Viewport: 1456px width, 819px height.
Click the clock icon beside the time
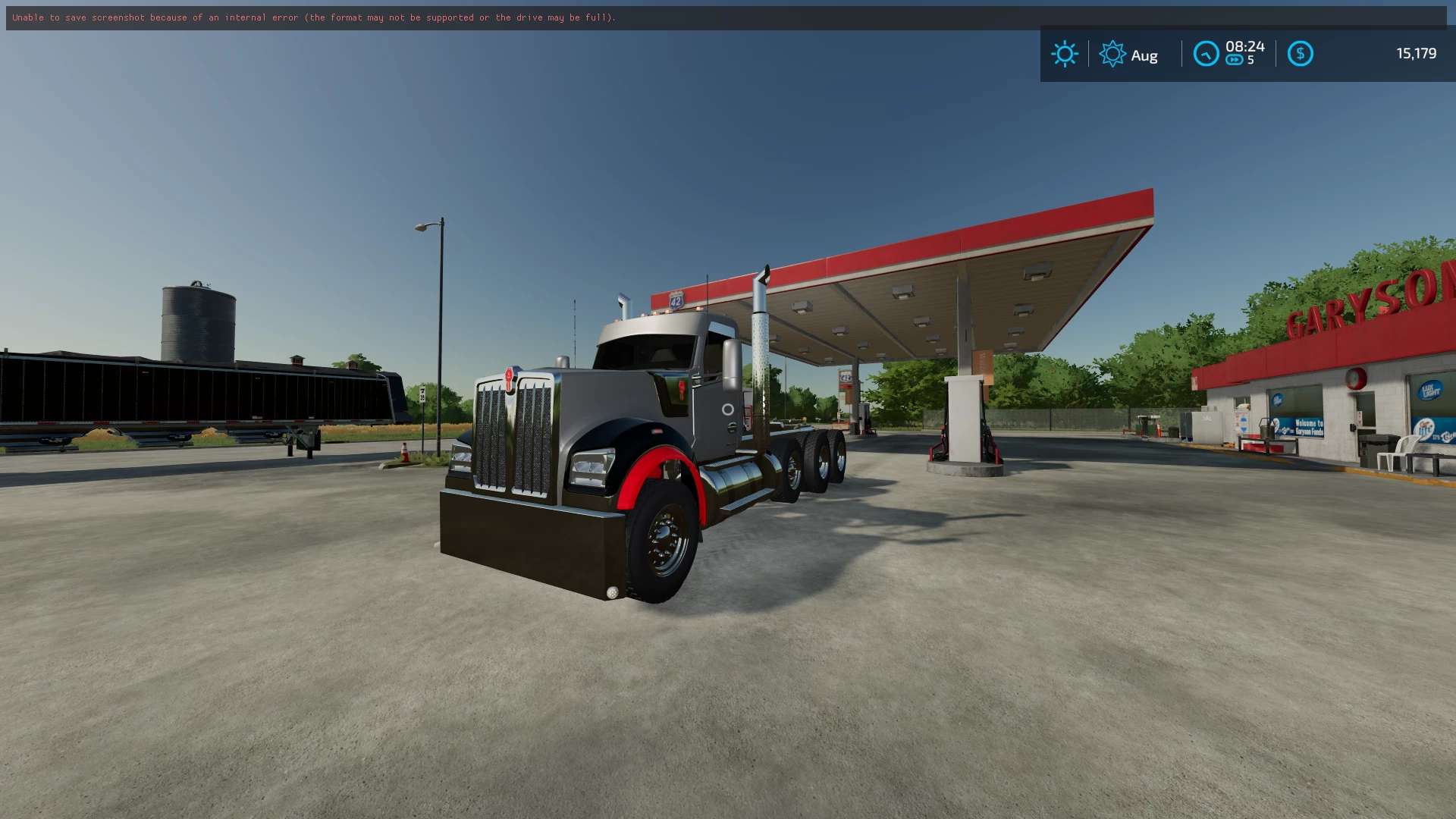[1206, 54]
